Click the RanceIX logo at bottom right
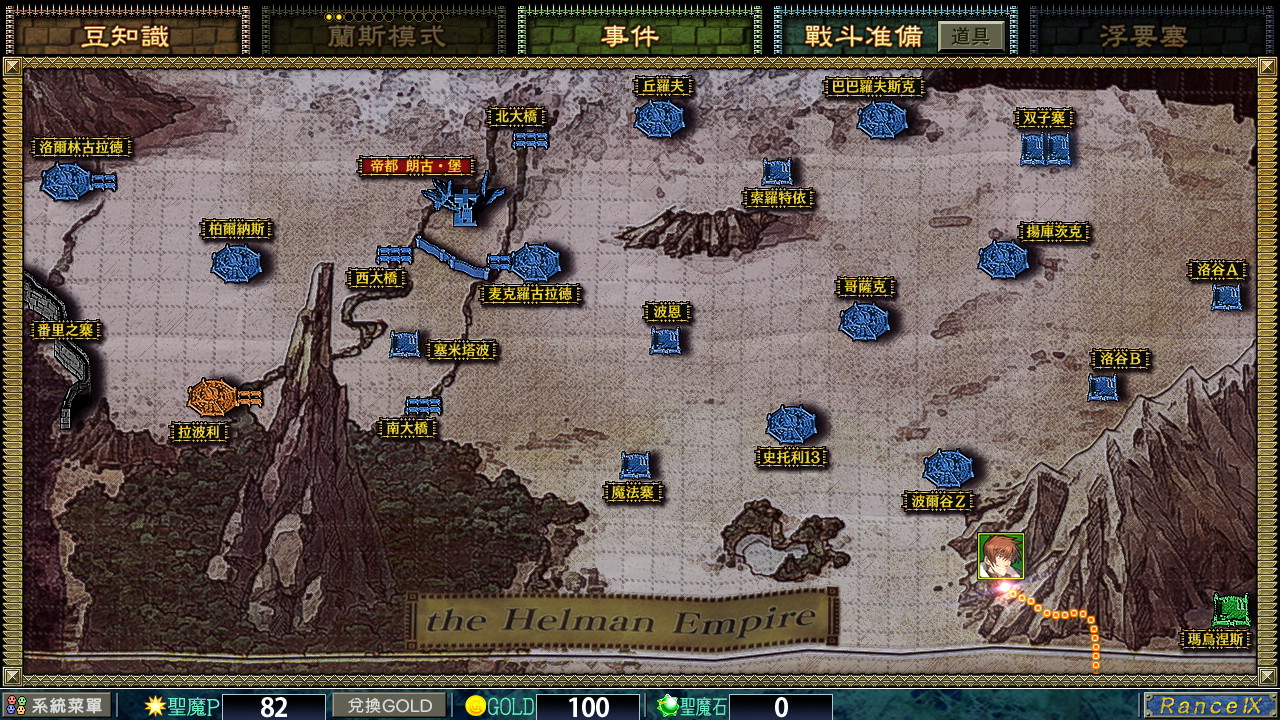The width and height of the screenshot is (1280, 720). click(1209, 705)
